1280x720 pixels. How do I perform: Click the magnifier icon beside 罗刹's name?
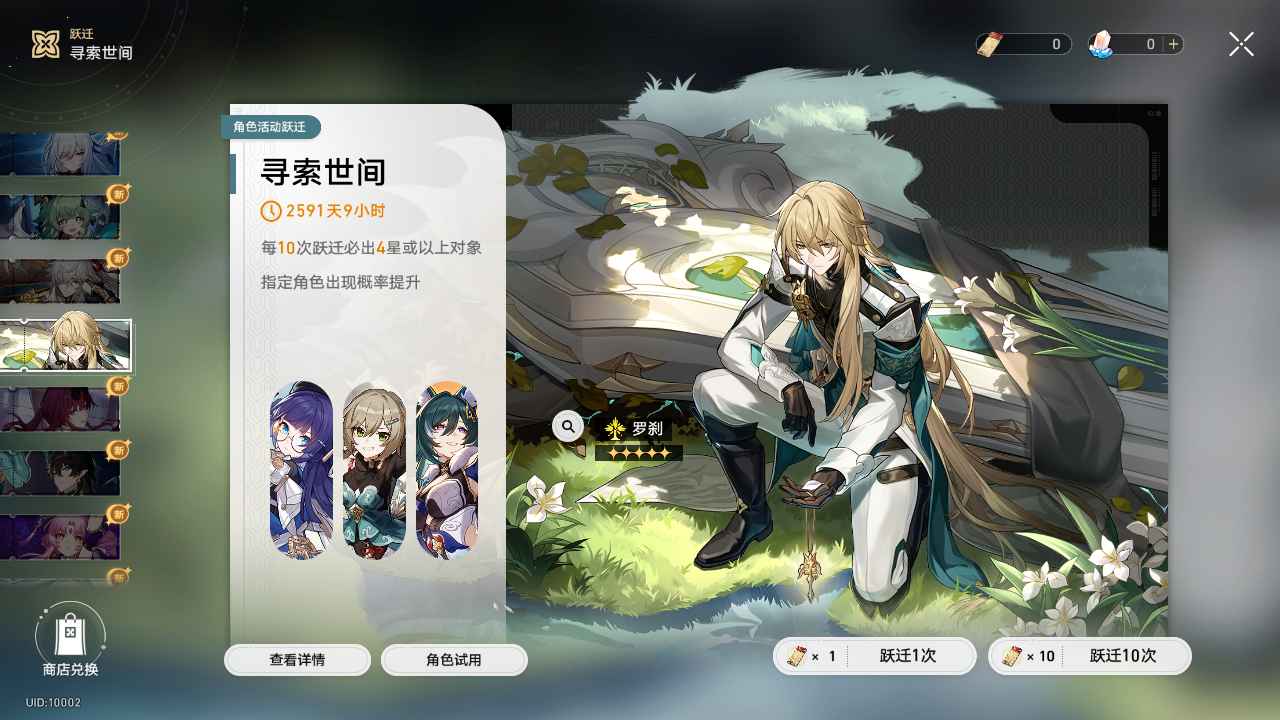[x=567, y=426]
